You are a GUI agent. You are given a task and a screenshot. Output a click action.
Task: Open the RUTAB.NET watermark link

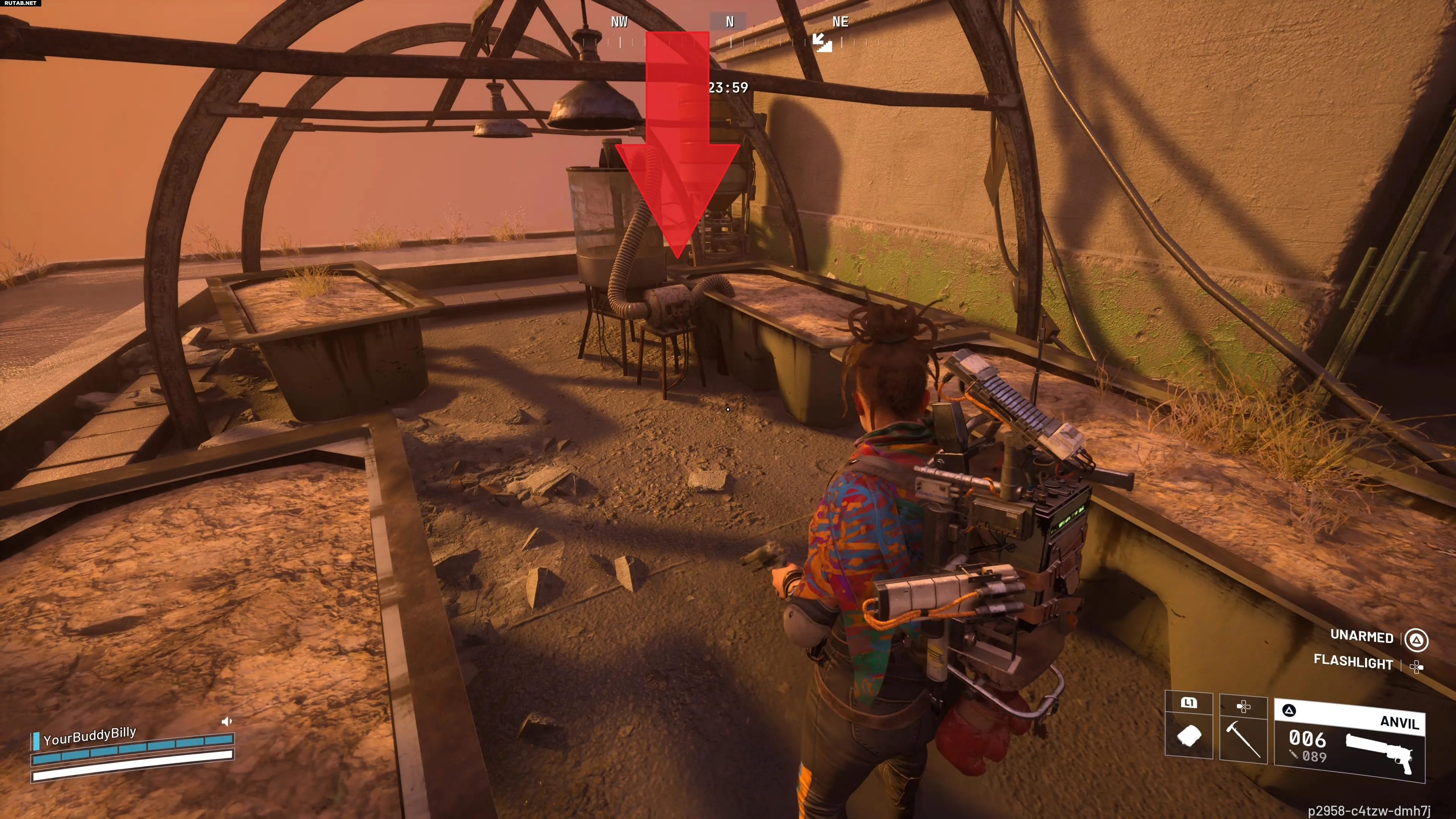(20, 3)
